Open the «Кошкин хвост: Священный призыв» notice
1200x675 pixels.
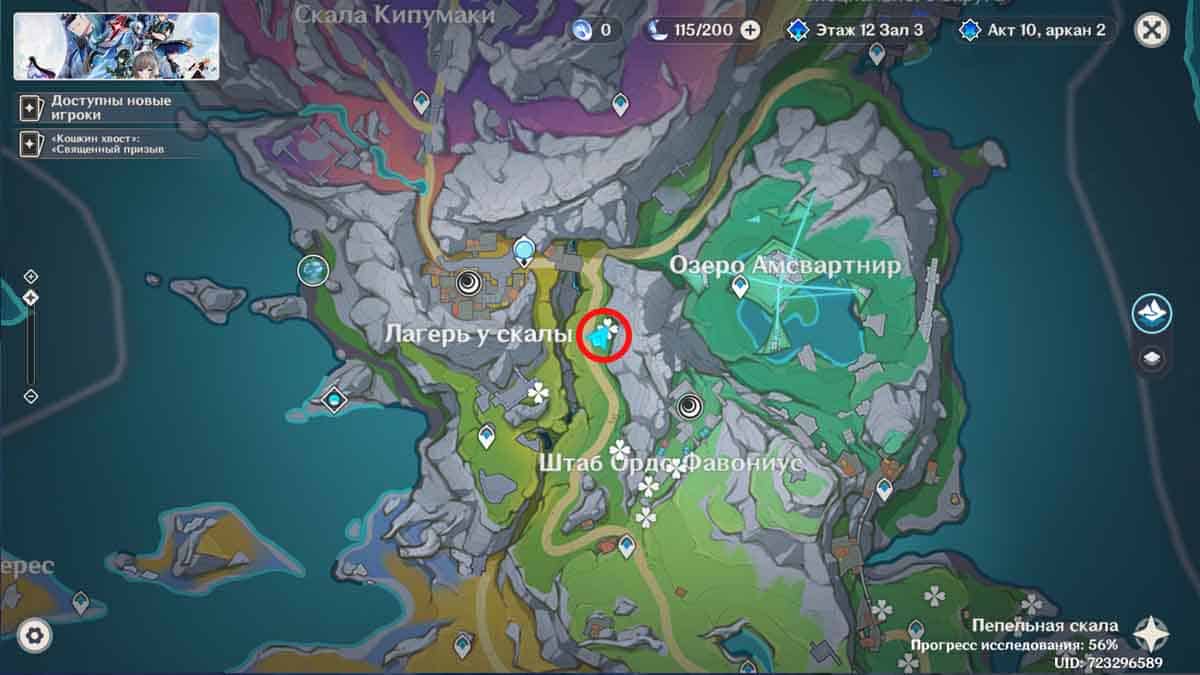click(x=94, y=143)
